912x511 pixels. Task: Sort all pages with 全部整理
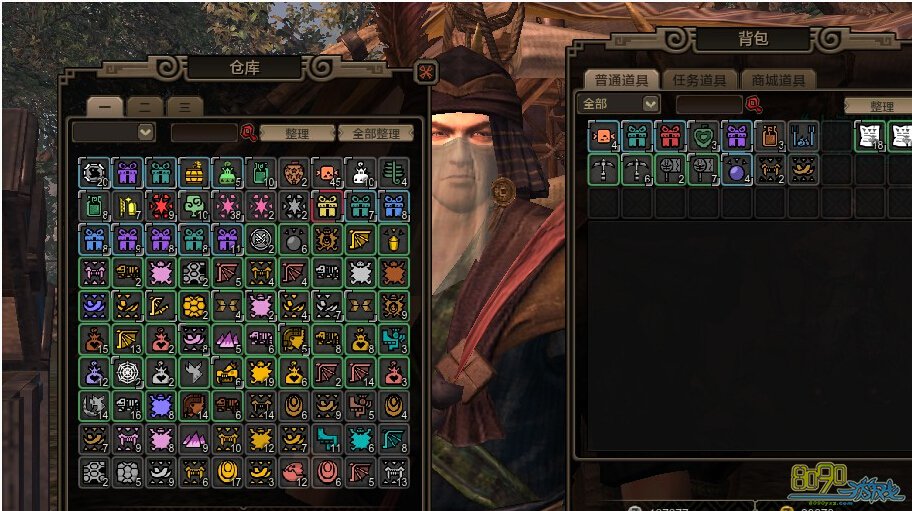click(375, 133)
